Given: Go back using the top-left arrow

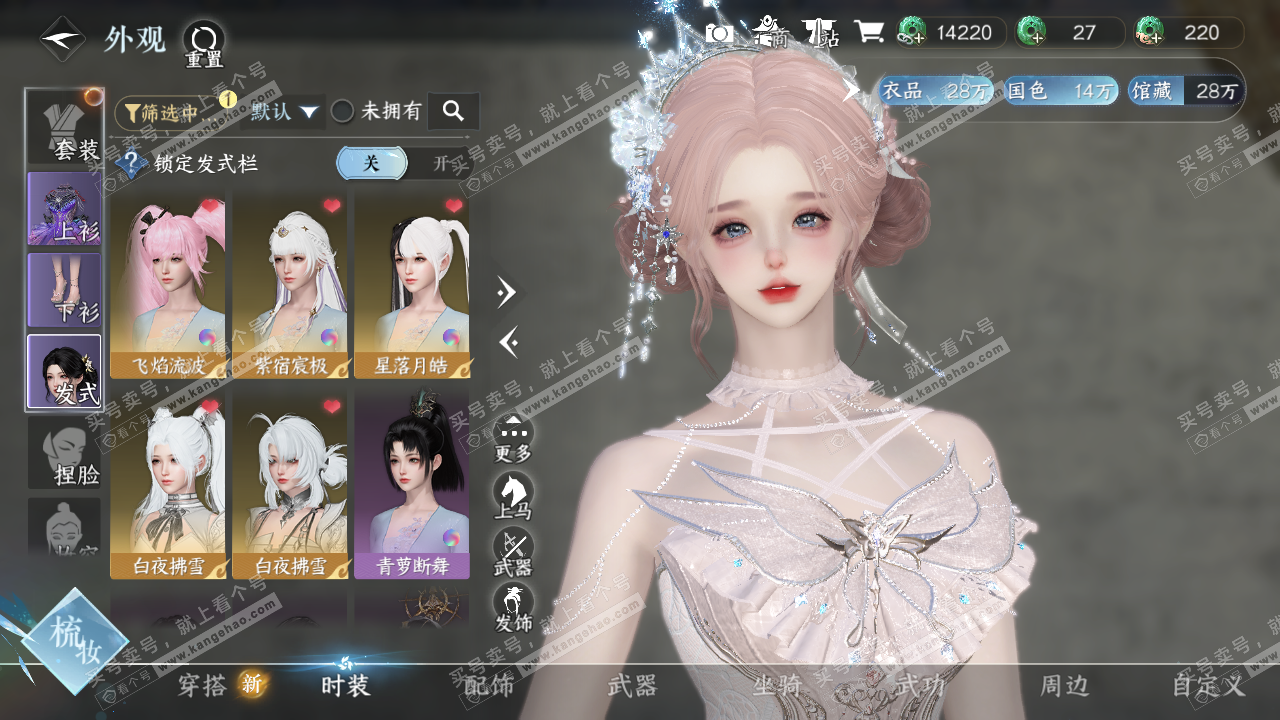Looking at the screenshot, I should click(x=62, y=39).
